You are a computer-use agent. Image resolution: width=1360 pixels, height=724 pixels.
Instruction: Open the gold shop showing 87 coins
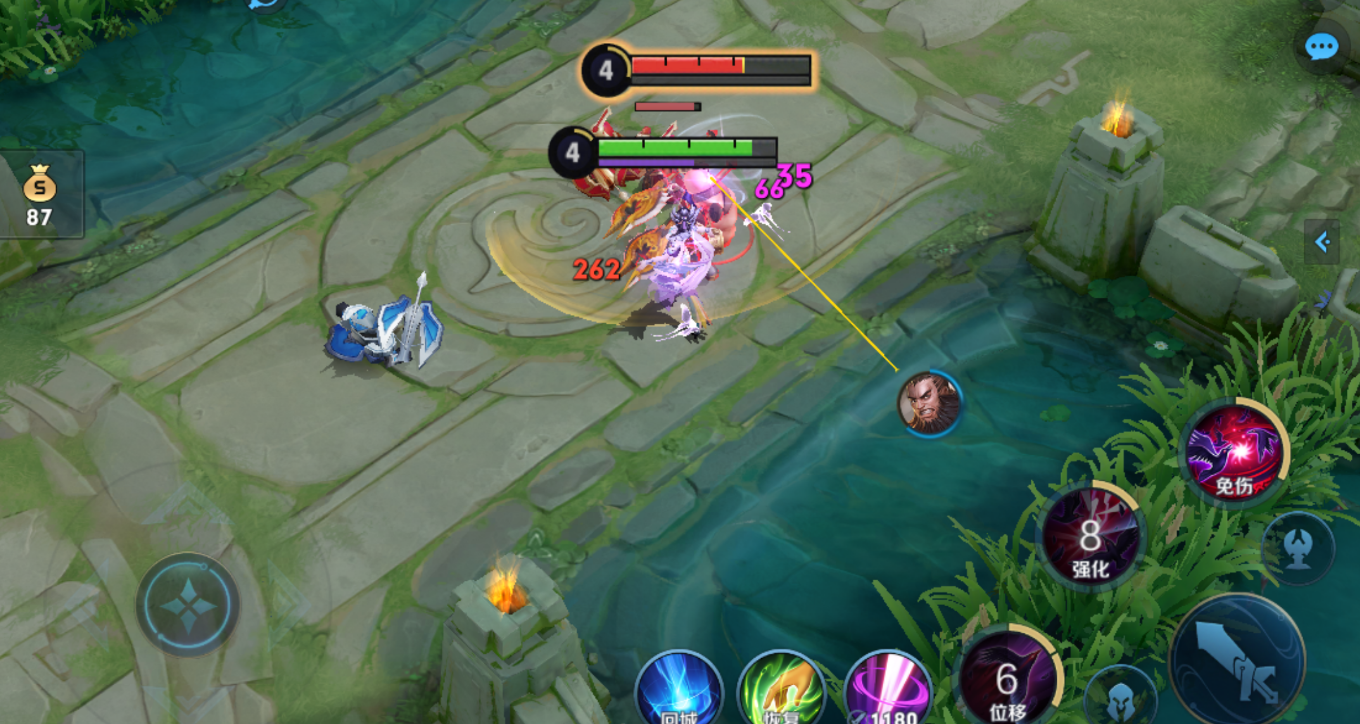(40, 195)
